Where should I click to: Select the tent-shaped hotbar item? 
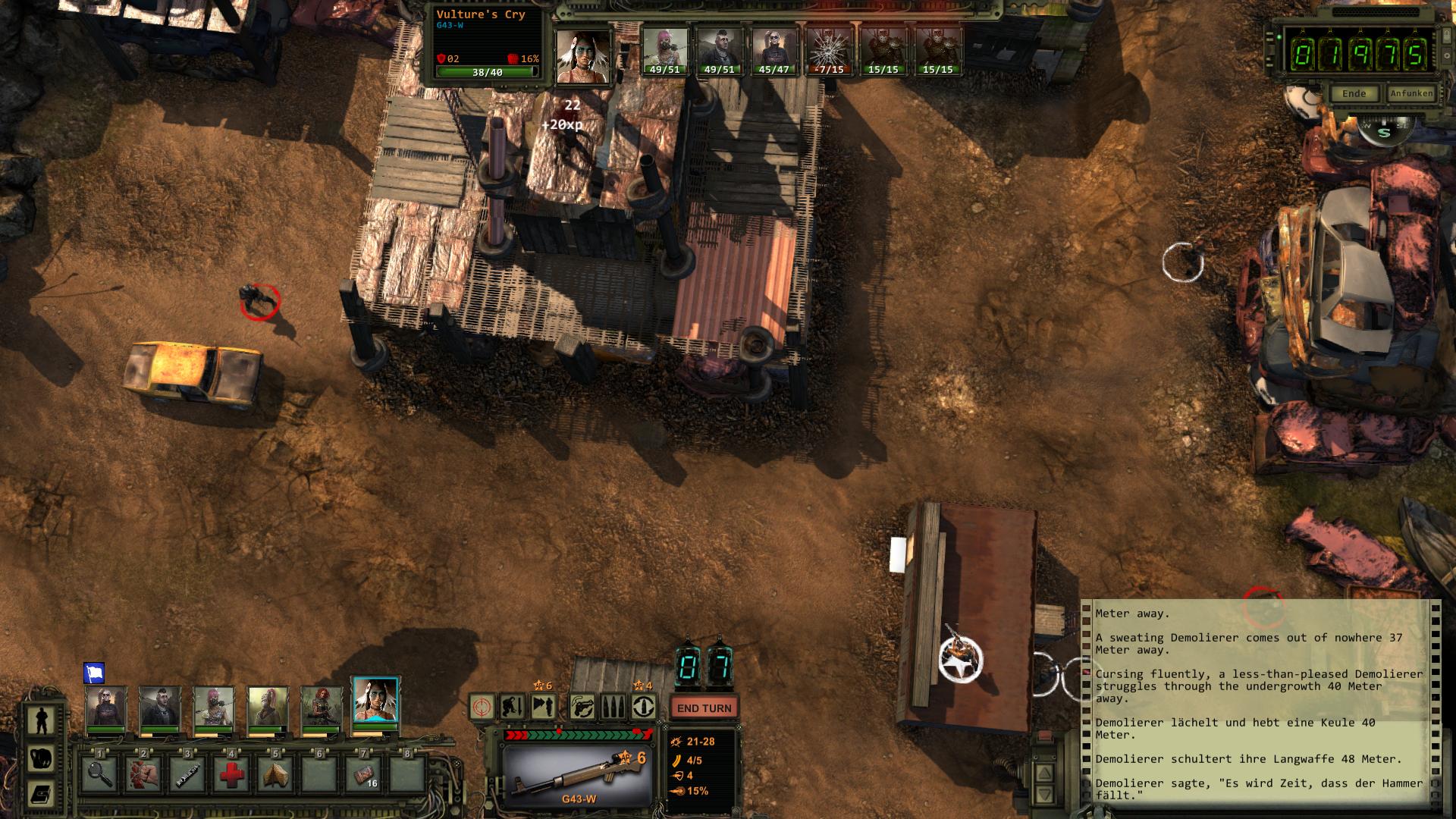pos(275,774)
